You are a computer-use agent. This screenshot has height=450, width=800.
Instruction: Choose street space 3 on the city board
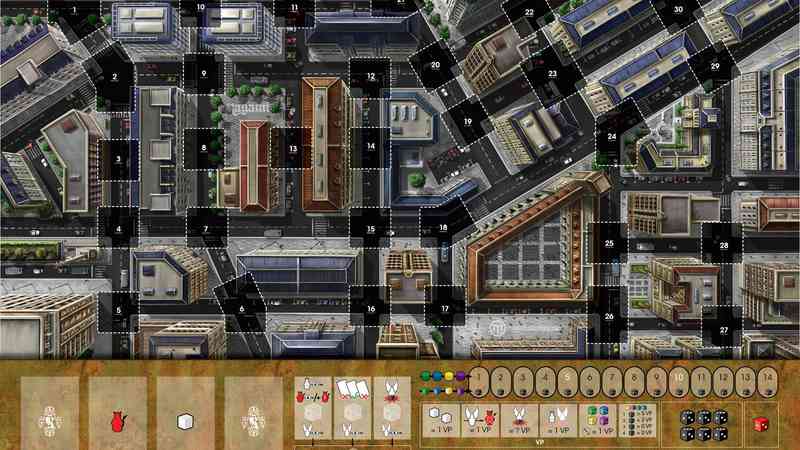[x=118, y=157]
